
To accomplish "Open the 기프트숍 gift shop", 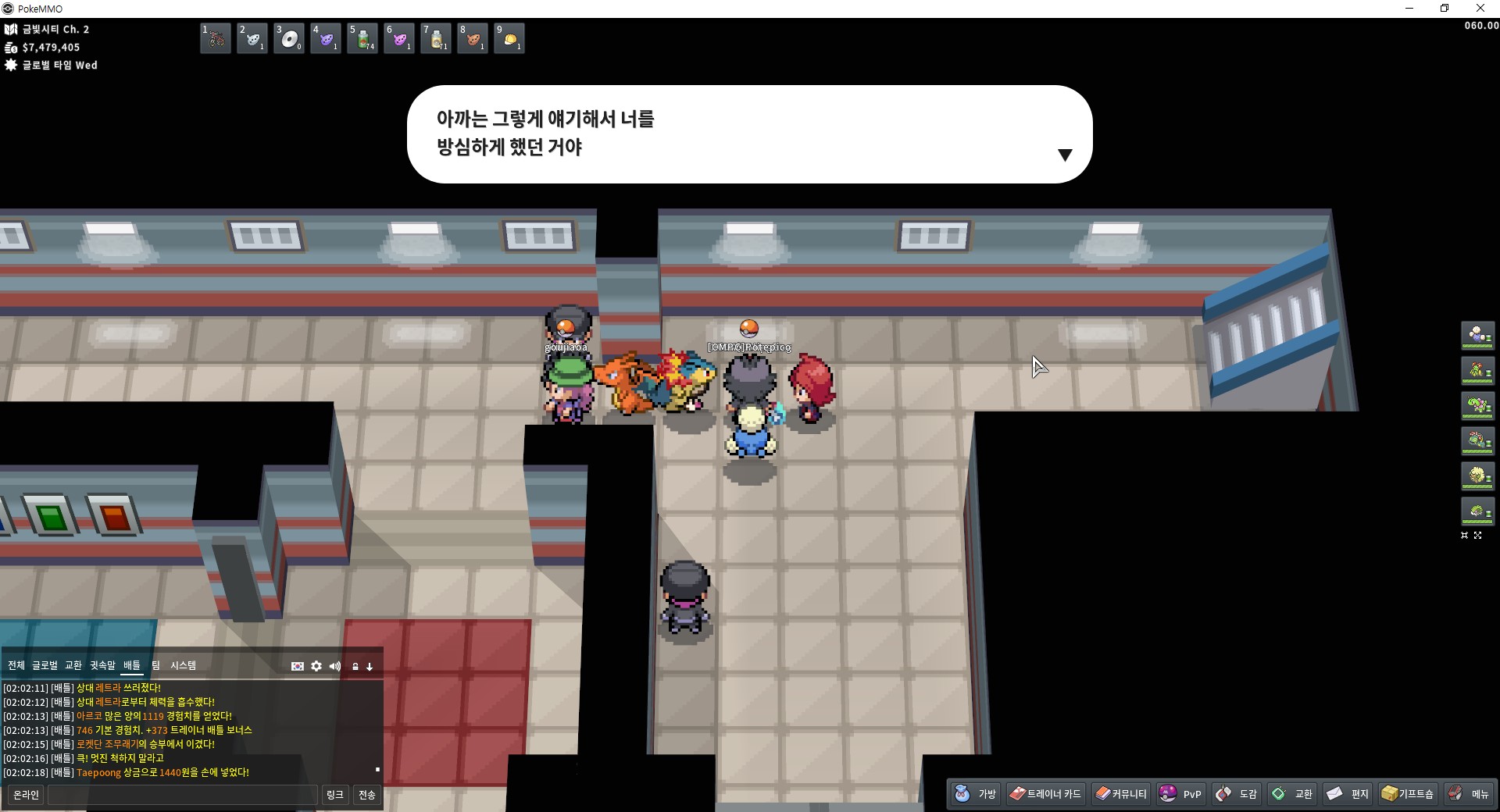I will point(1408,794).
